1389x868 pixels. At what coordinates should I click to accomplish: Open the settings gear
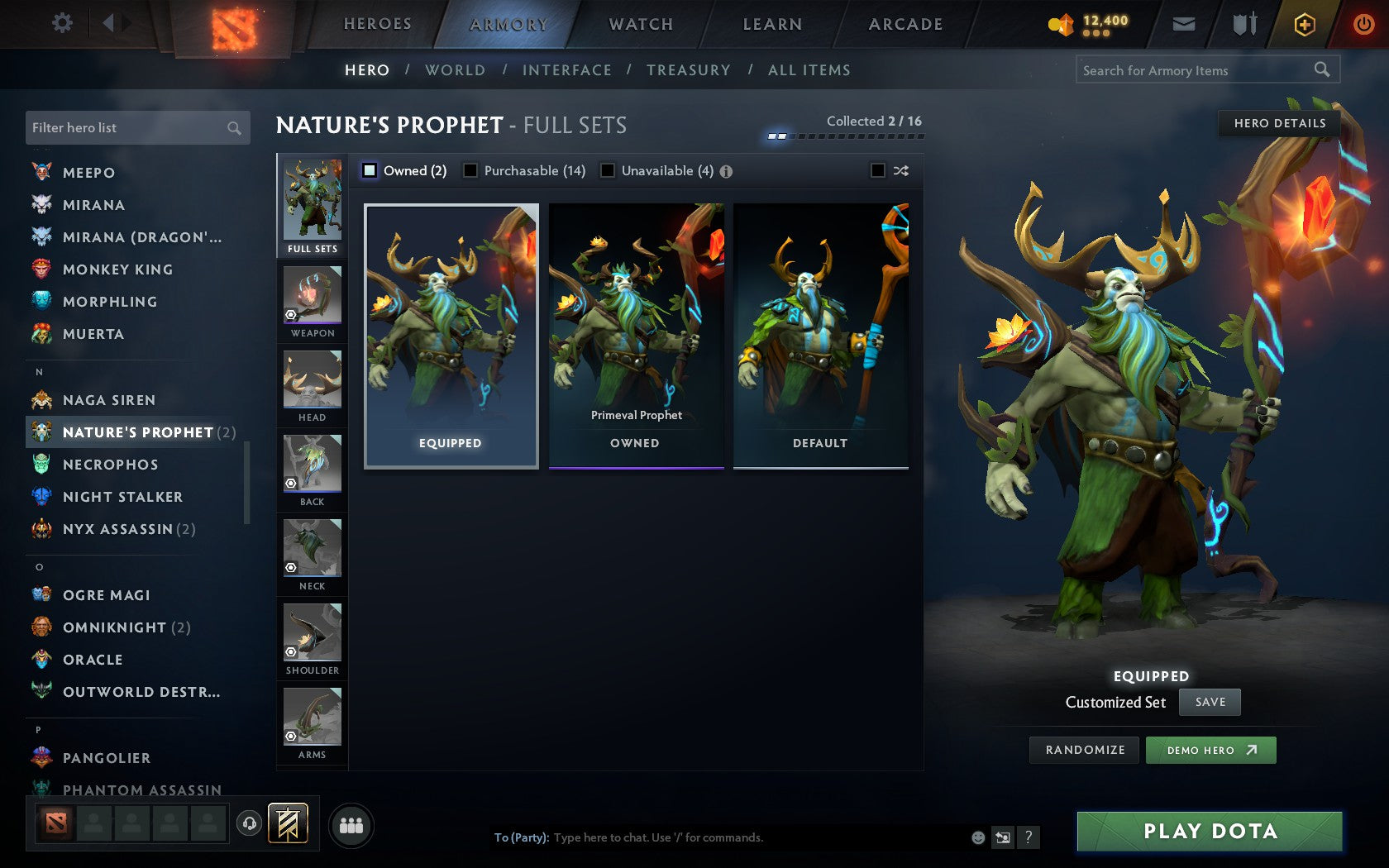pos(60,23)
